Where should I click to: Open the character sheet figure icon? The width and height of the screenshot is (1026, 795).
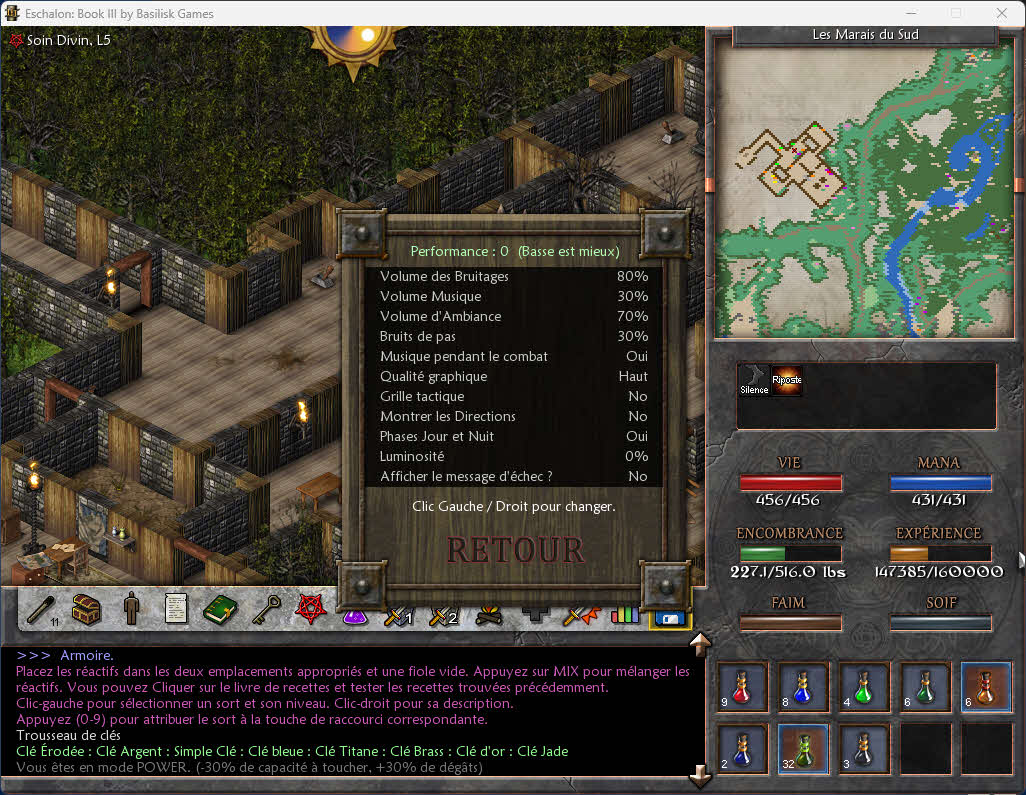point(131,608)
